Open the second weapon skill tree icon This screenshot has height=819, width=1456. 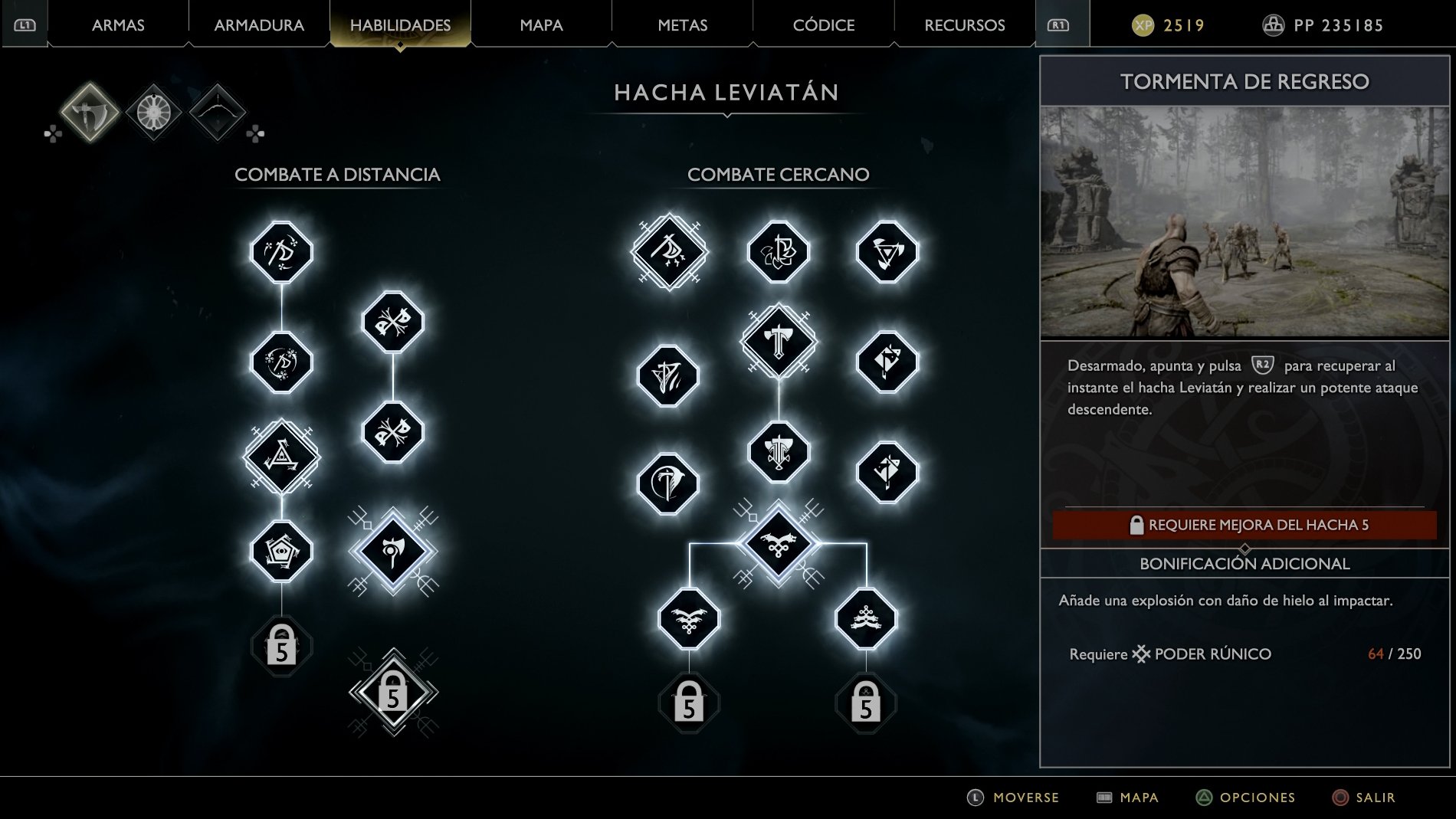[153, 113]
